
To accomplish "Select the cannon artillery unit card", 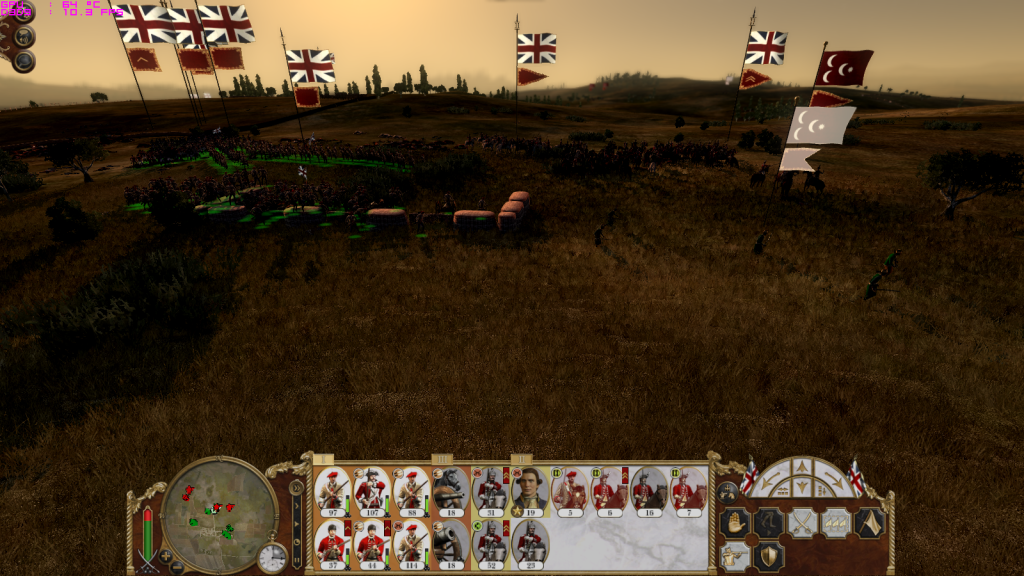I will pos(450,541).
